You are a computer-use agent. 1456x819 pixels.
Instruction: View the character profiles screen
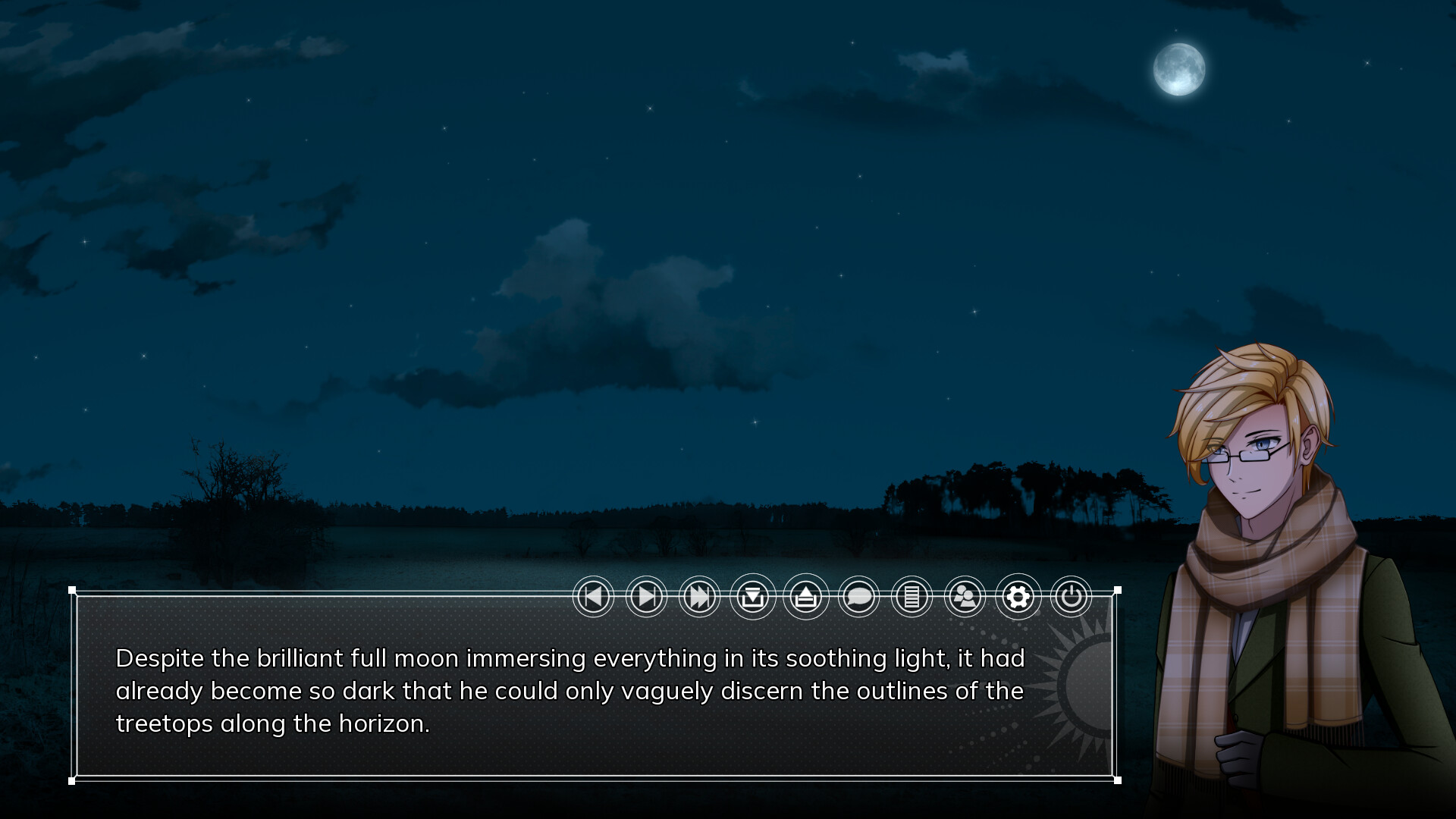pyautogui.click(x=965, y=597)
